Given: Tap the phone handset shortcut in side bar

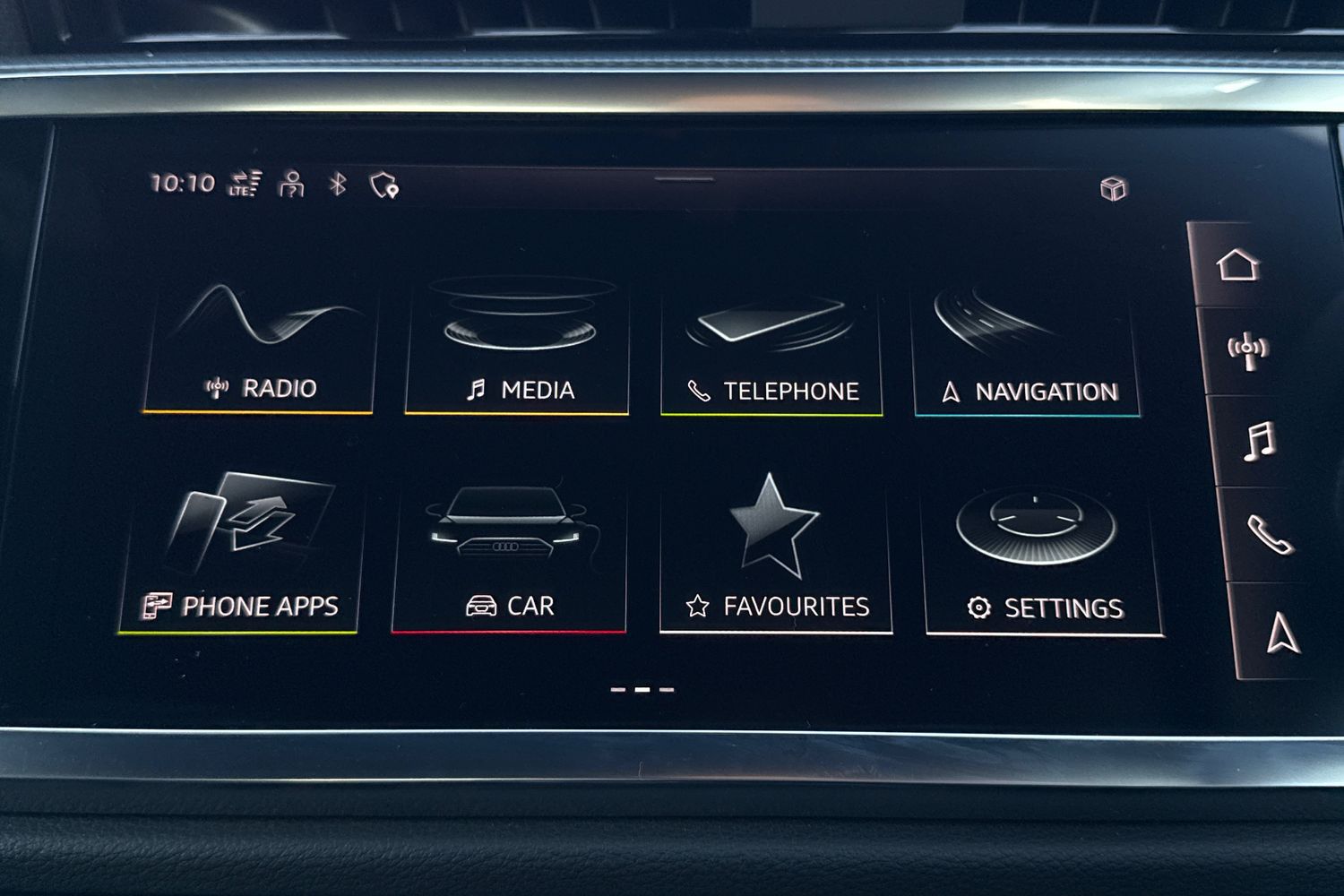Looking at the screenshot, I should [x=1270, y=536].
